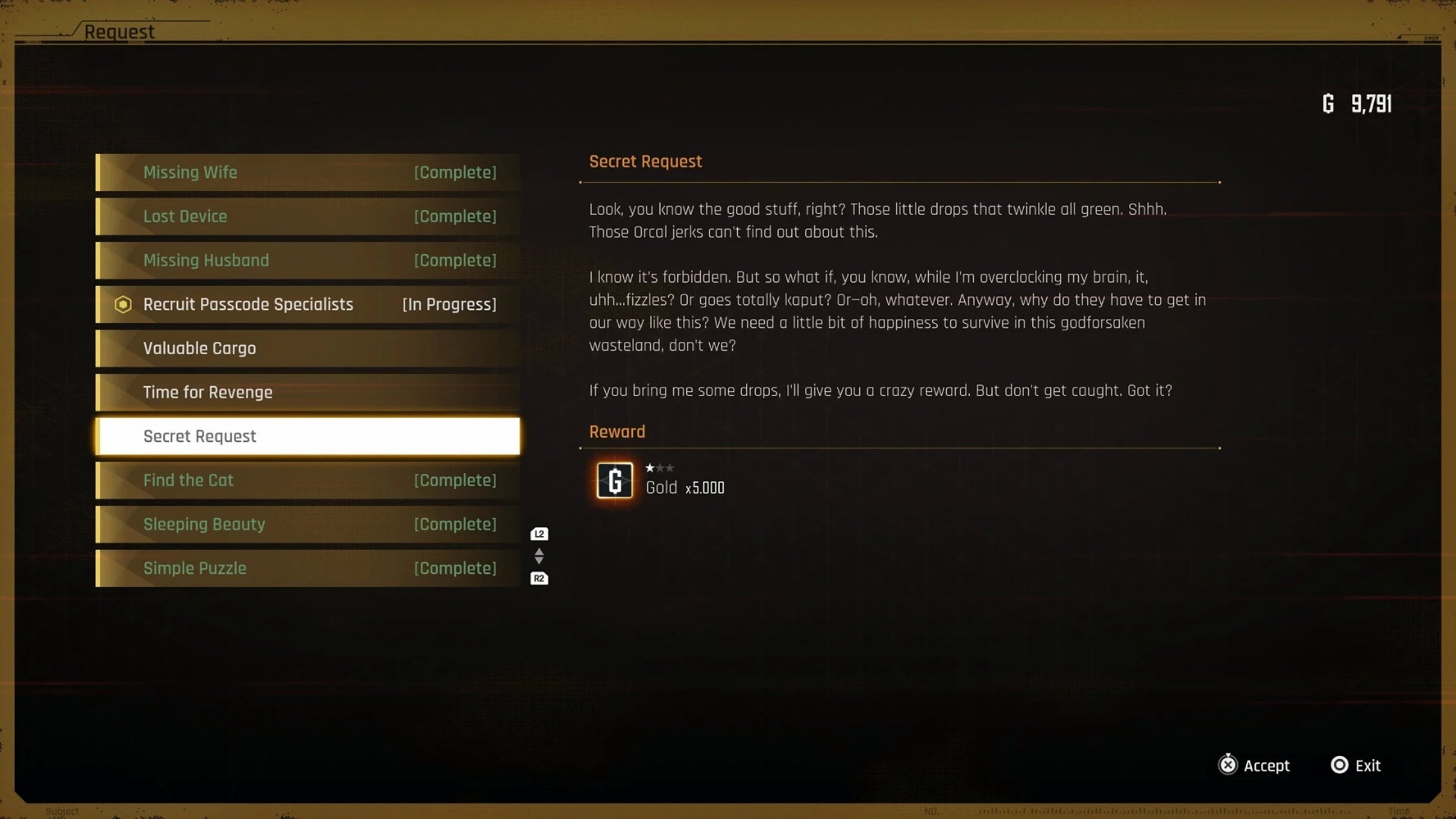
Task: Click the Gold x5.000 reward row
Action: coord(685,488)
